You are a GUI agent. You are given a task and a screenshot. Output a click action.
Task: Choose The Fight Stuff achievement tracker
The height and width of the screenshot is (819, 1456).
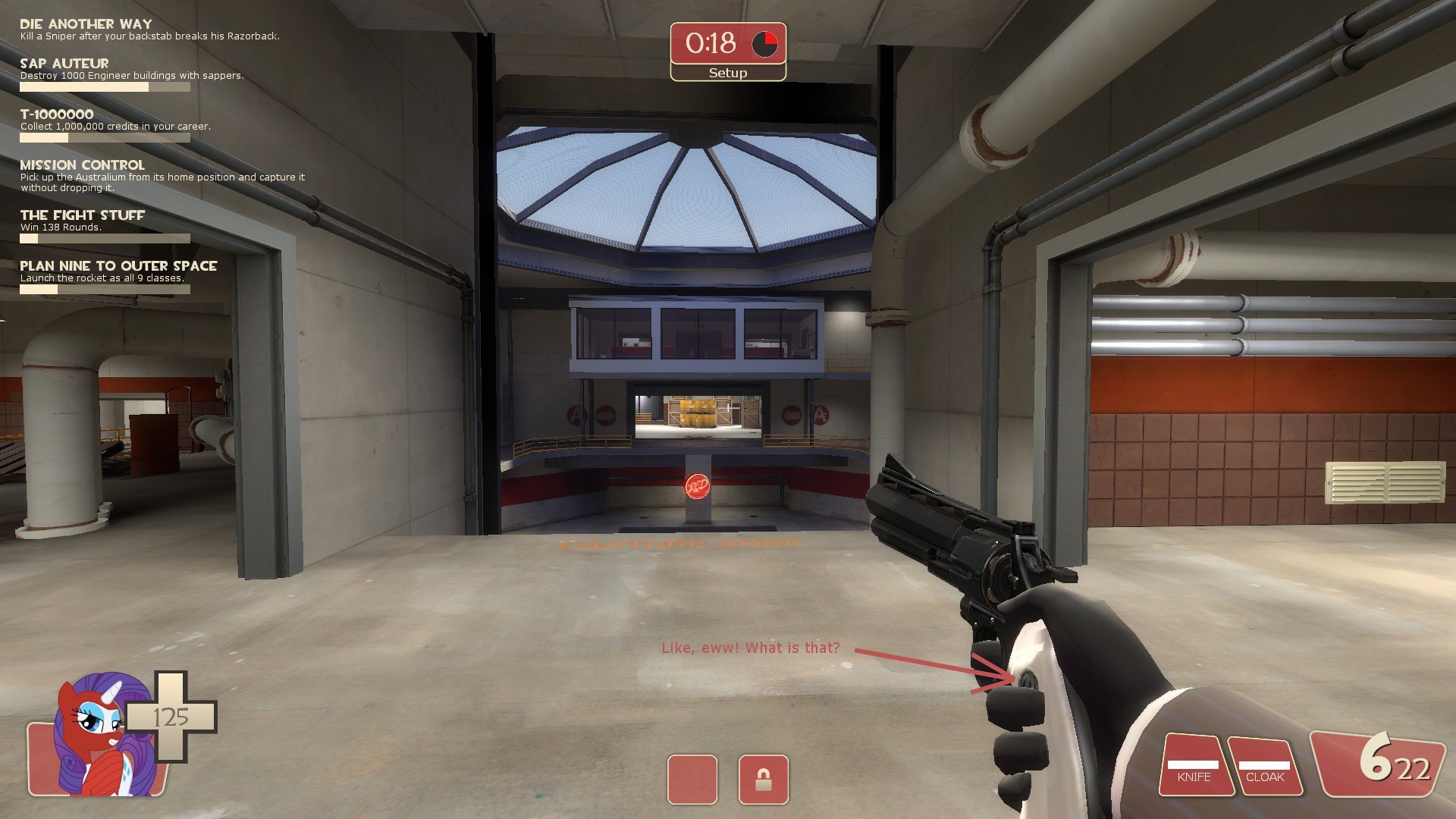82,215
